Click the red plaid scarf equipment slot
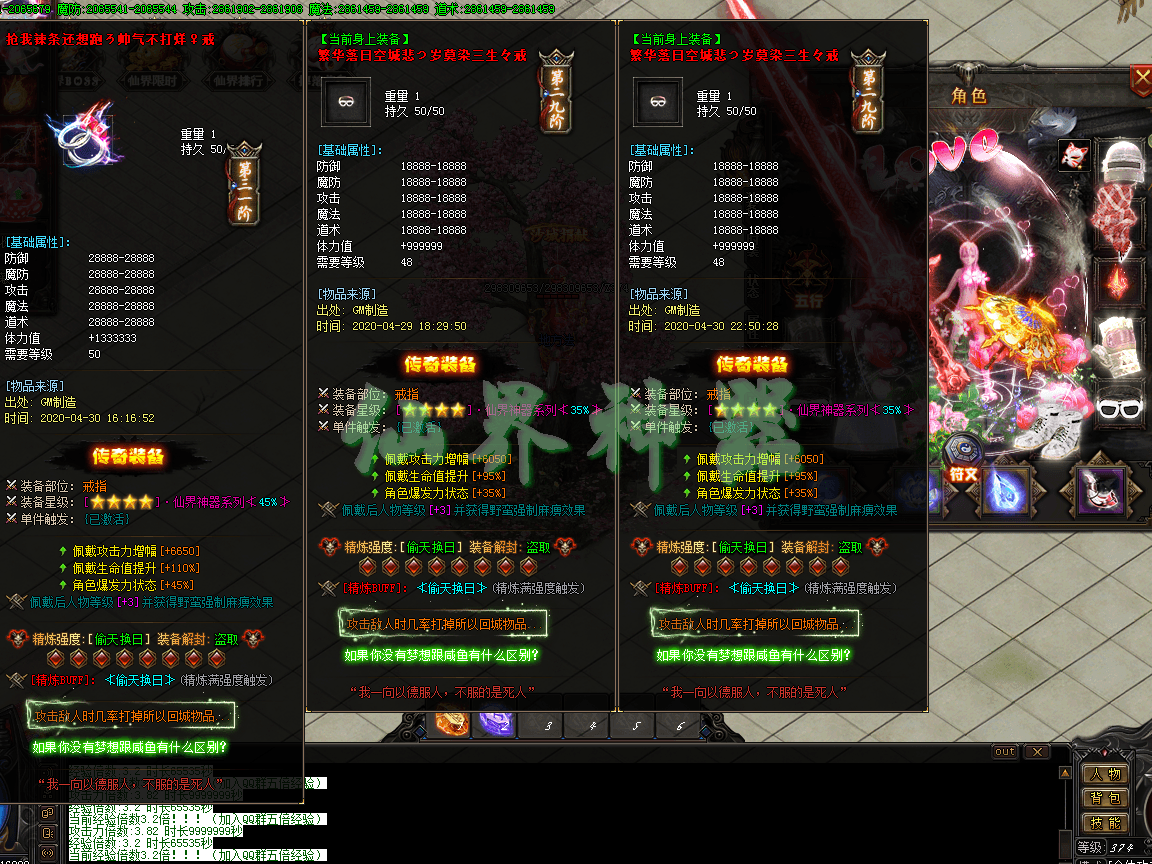This screenshot has height=864, width=1152. click(1122, 218)
